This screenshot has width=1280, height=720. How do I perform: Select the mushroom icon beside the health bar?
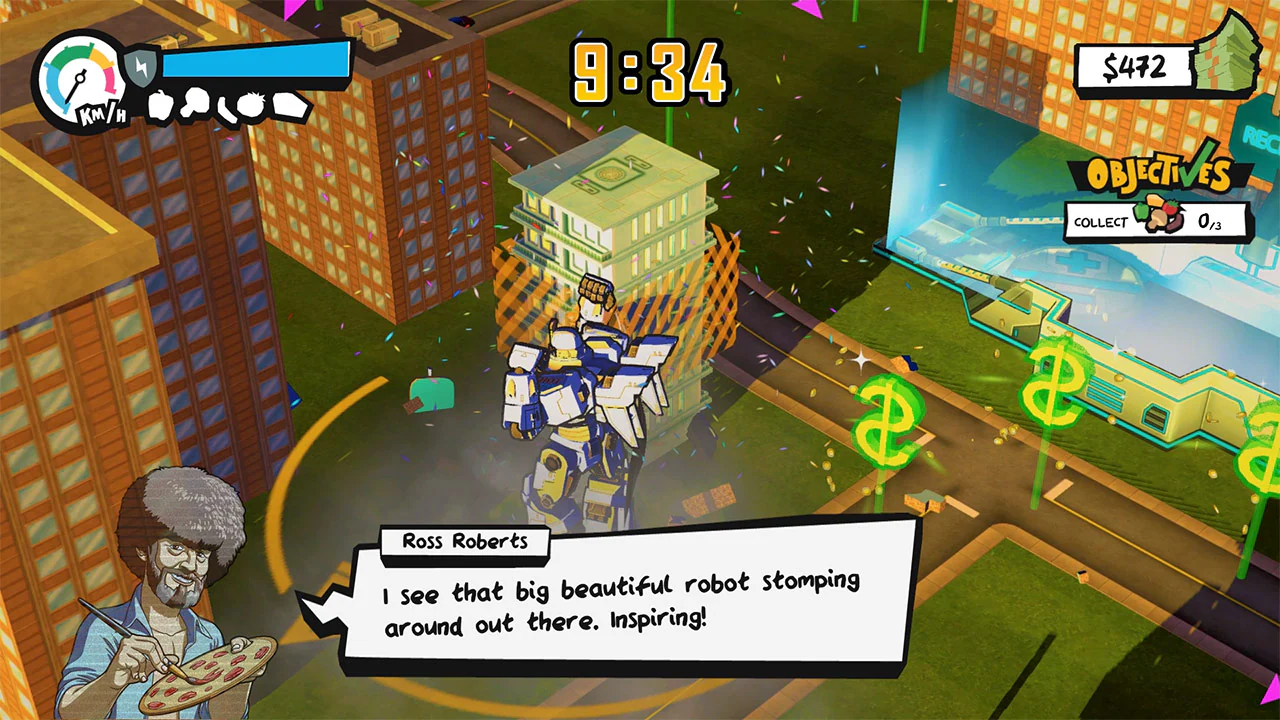point(193,102)
